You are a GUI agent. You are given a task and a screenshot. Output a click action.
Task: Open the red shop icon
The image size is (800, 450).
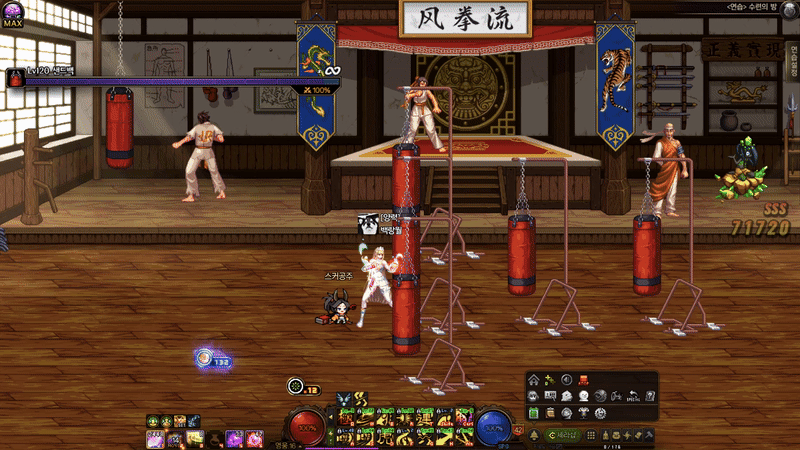click(x=584, y=380)
